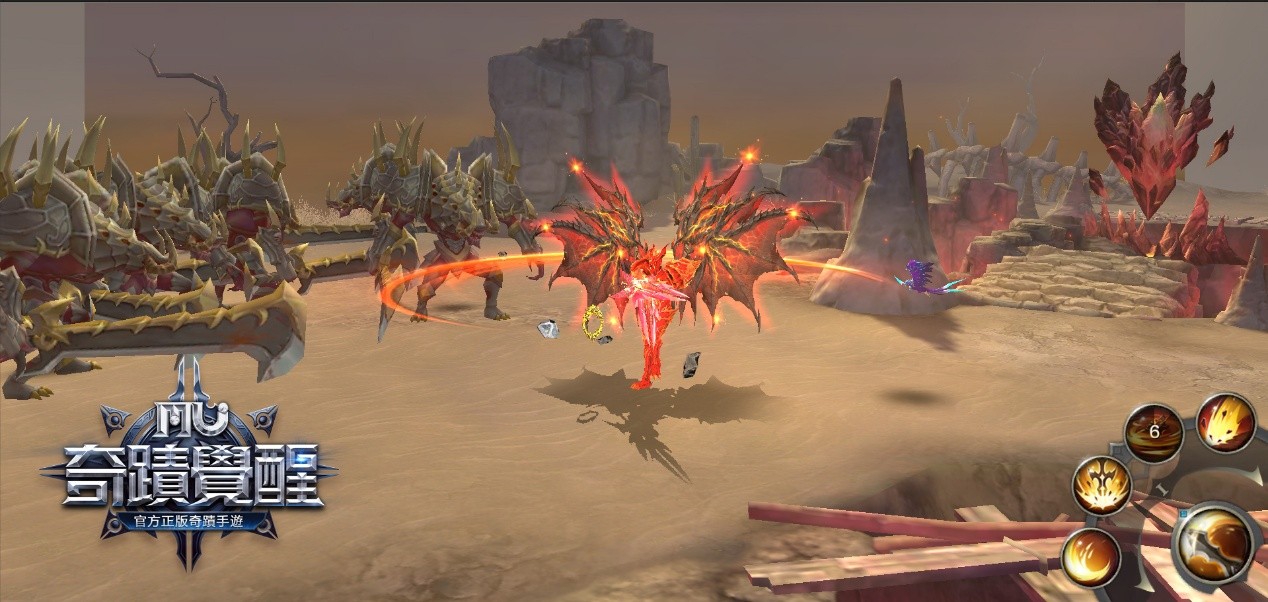This screenshot has height=602, width=1268.
Task: Activate the flaming claw strike skill
Action: pyautogui.click(x=1226, y=422)
